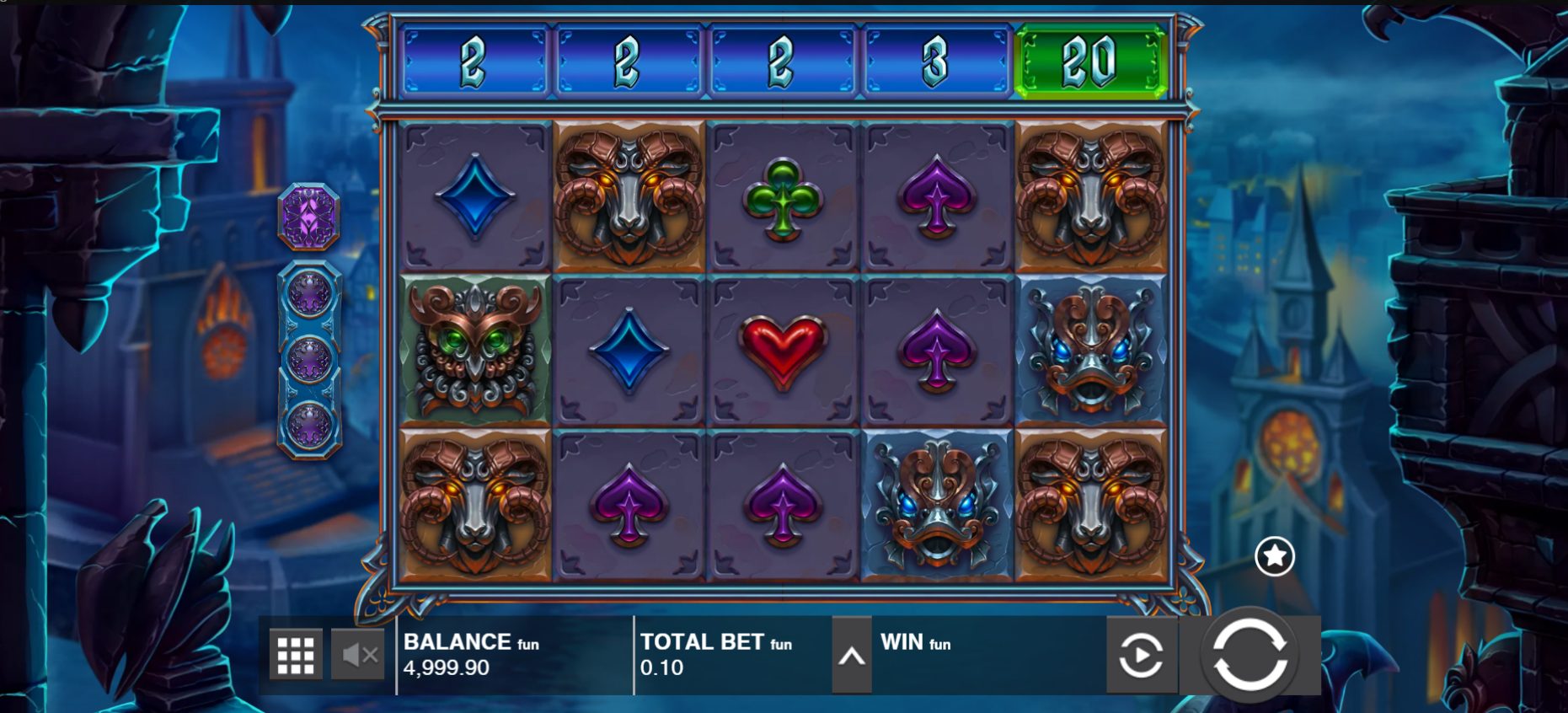The height and width of the screenshot is (713, 1568).
Task: Expand the total bet selector arrow
Action: coord(851,655)
